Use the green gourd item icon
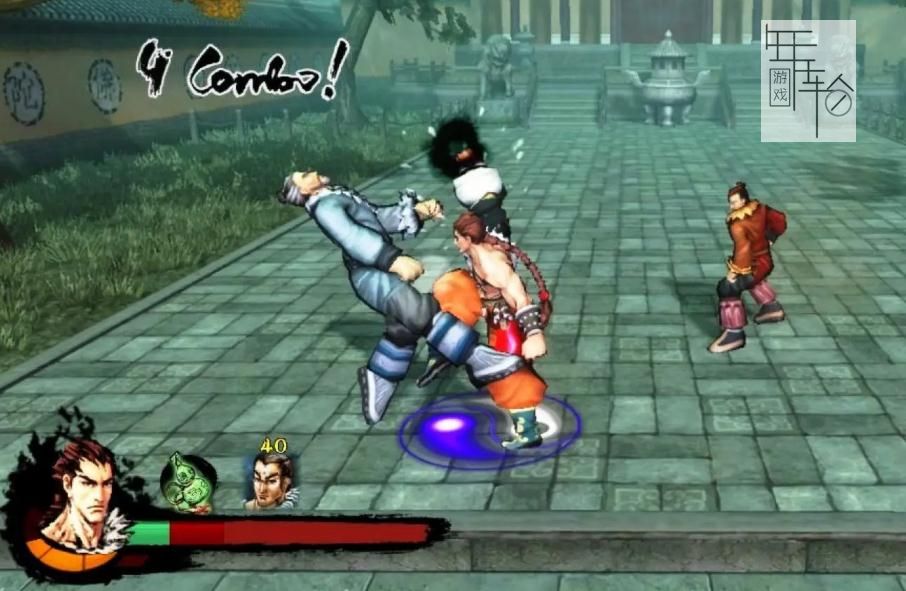 pyautogui.click(x=189, y=482)
